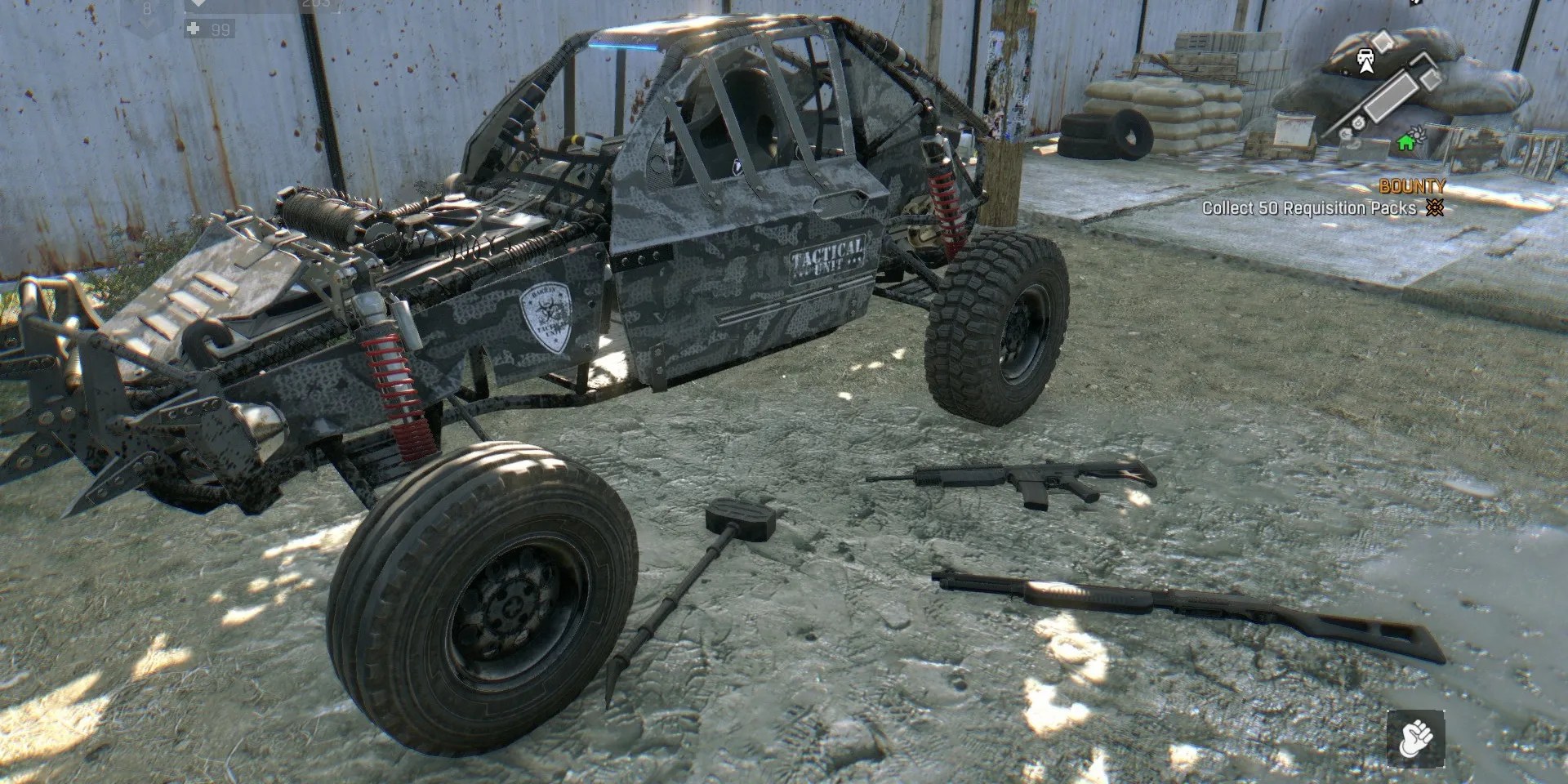Viewport: 1568px width, 784px height.
Task: Click the Collect 50 Requisition Packs objective
Action: 1307,208
